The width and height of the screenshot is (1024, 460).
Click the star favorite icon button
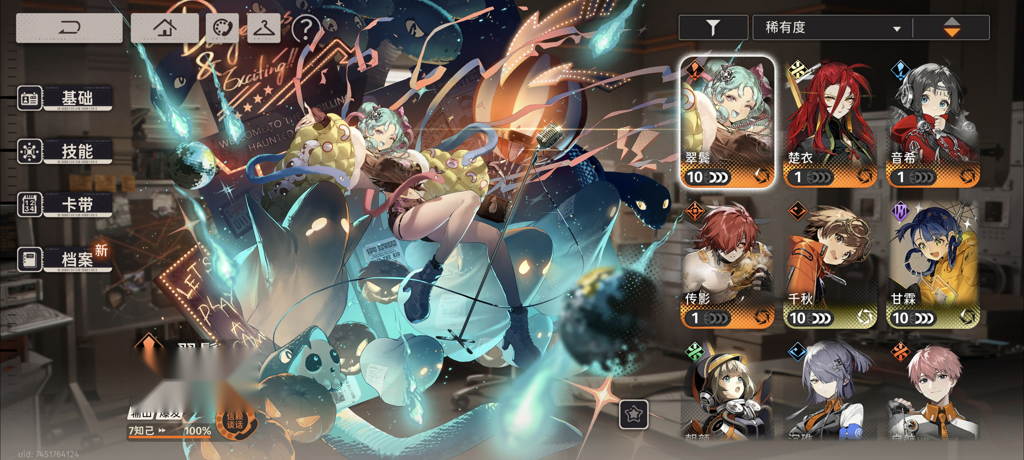pos(632,412)
